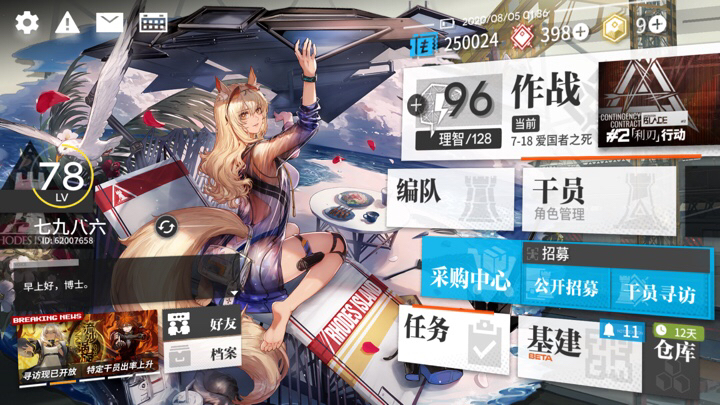Viewport: 720px width, 405px height.
Task: Open the calendar sign-in icon
Action: (x=153, y=22)
